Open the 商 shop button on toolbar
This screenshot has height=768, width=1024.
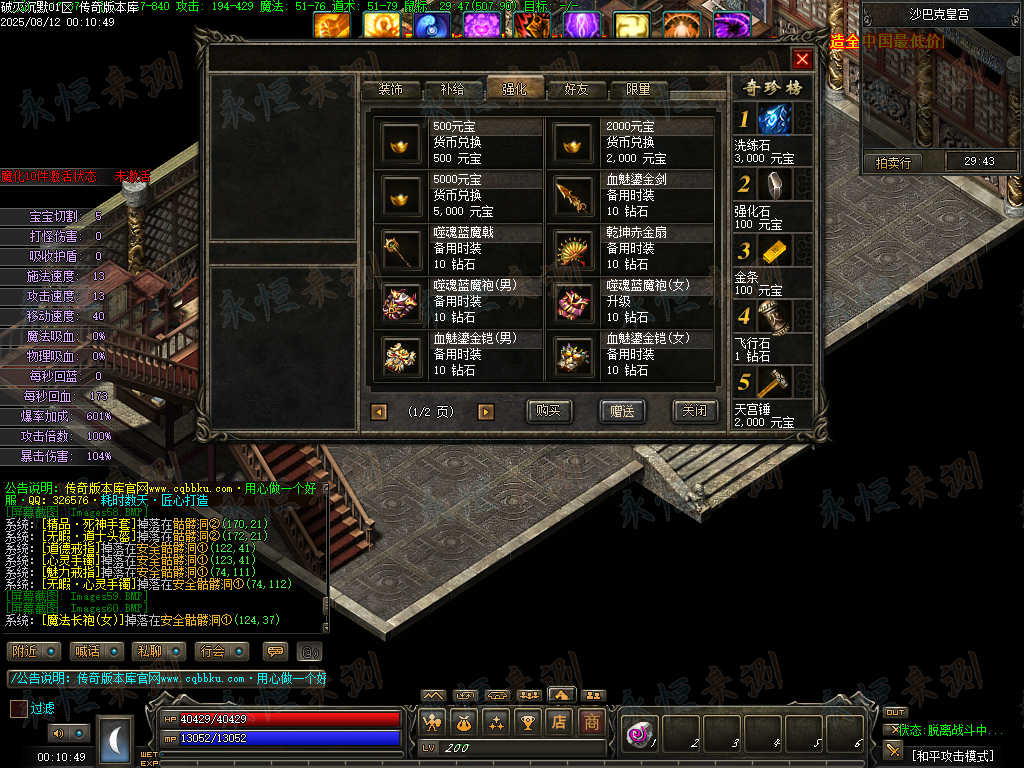tap(592, 721)
